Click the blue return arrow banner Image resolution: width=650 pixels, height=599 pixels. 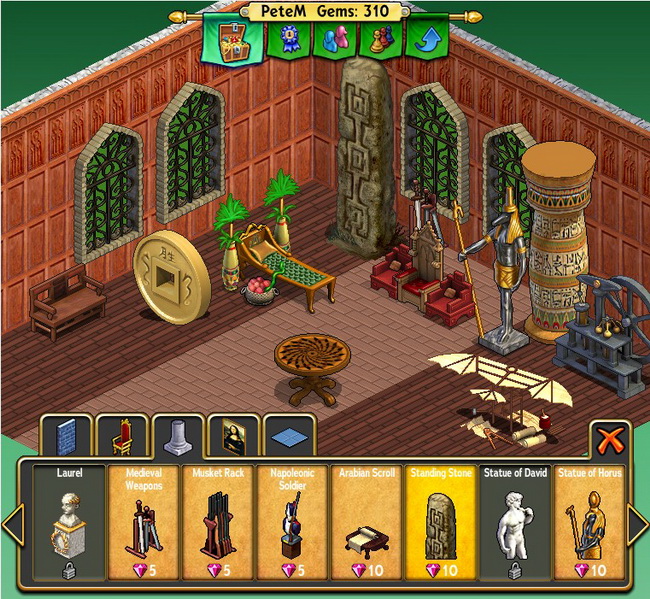click(x=427, y=39)
